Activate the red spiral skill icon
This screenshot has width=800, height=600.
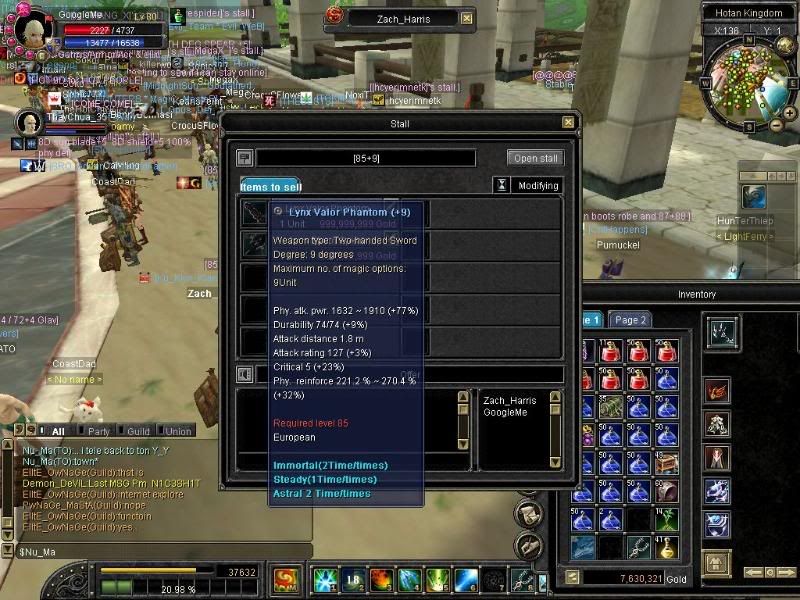click(x=284, y=579)
